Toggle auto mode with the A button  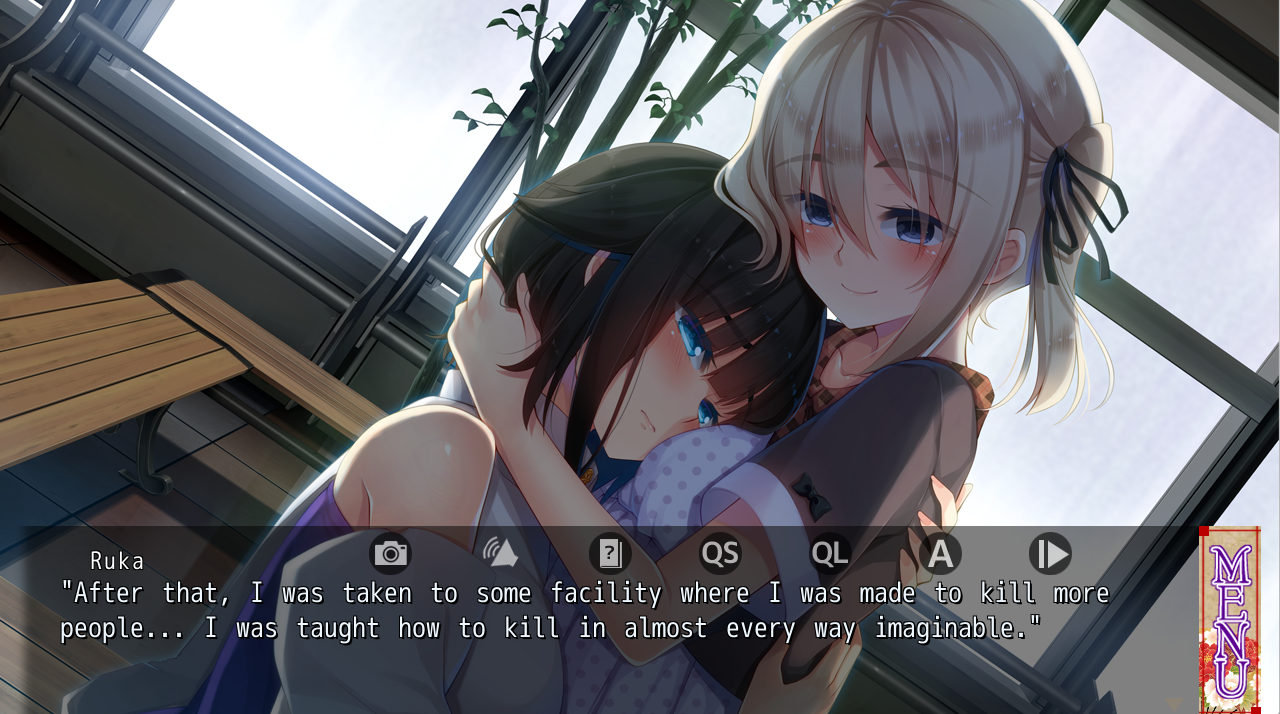pyautogui.click(x=940, y=553)
